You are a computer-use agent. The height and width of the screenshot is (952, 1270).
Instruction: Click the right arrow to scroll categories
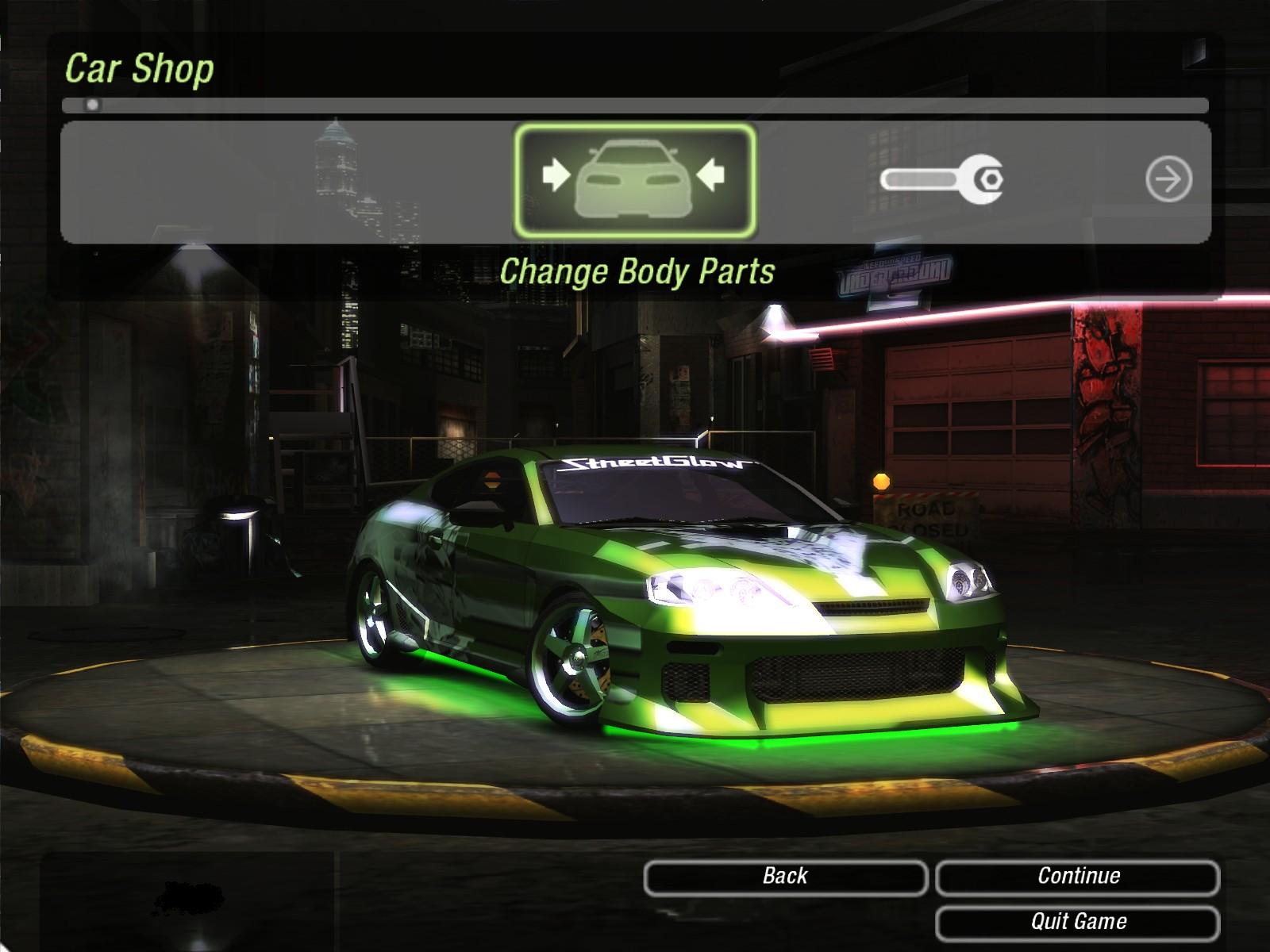pos(1168,179)
